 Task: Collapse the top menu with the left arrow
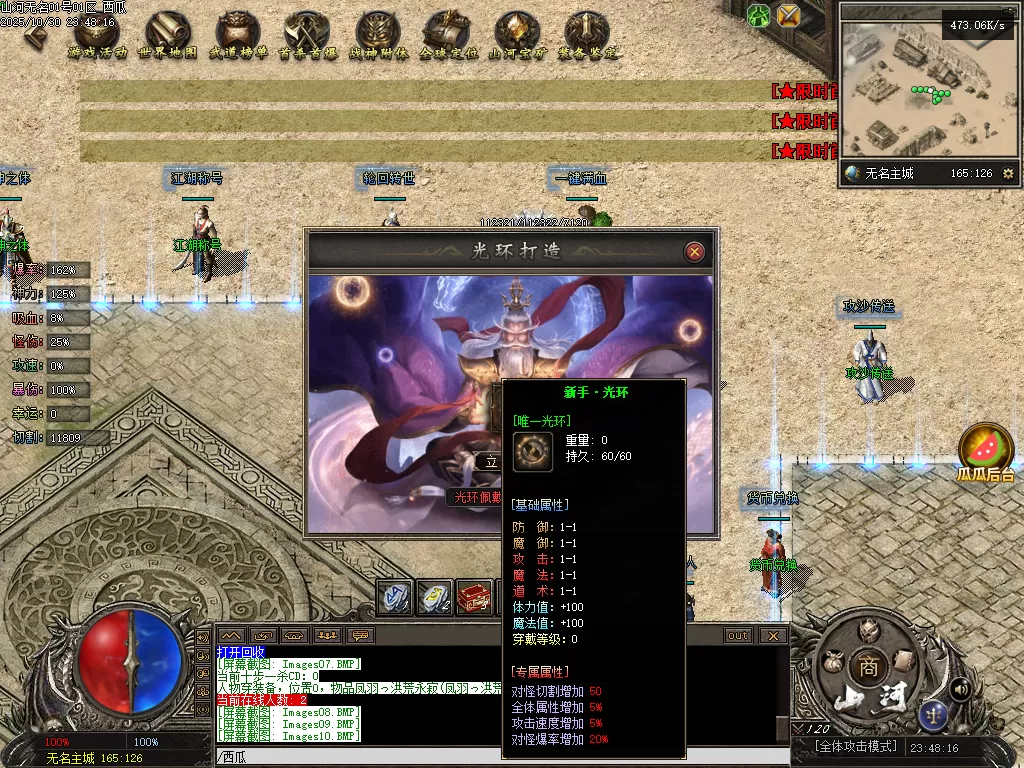tap(34, 34)
